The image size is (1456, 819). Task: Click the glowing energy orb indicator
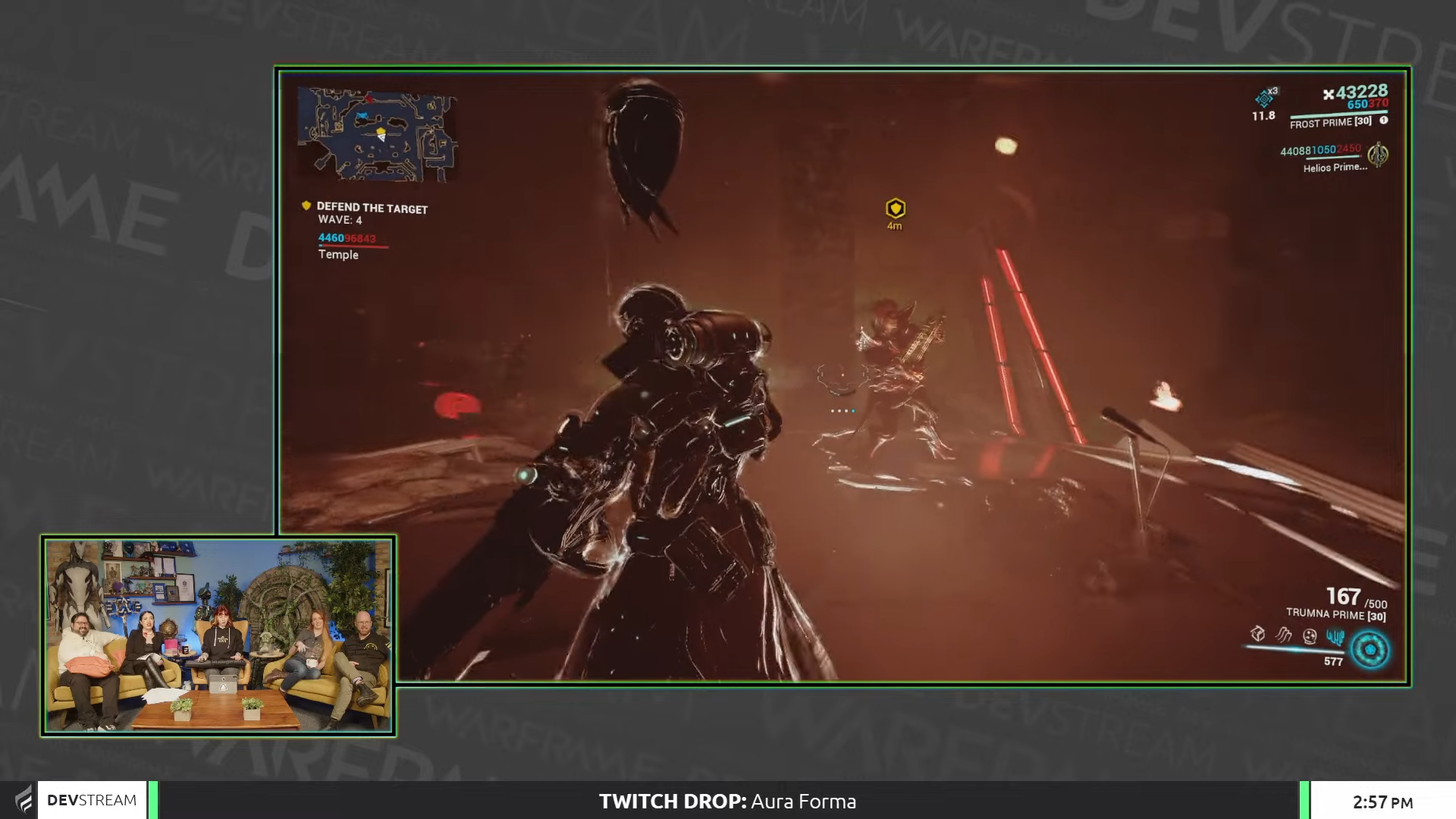point(1371,649)
